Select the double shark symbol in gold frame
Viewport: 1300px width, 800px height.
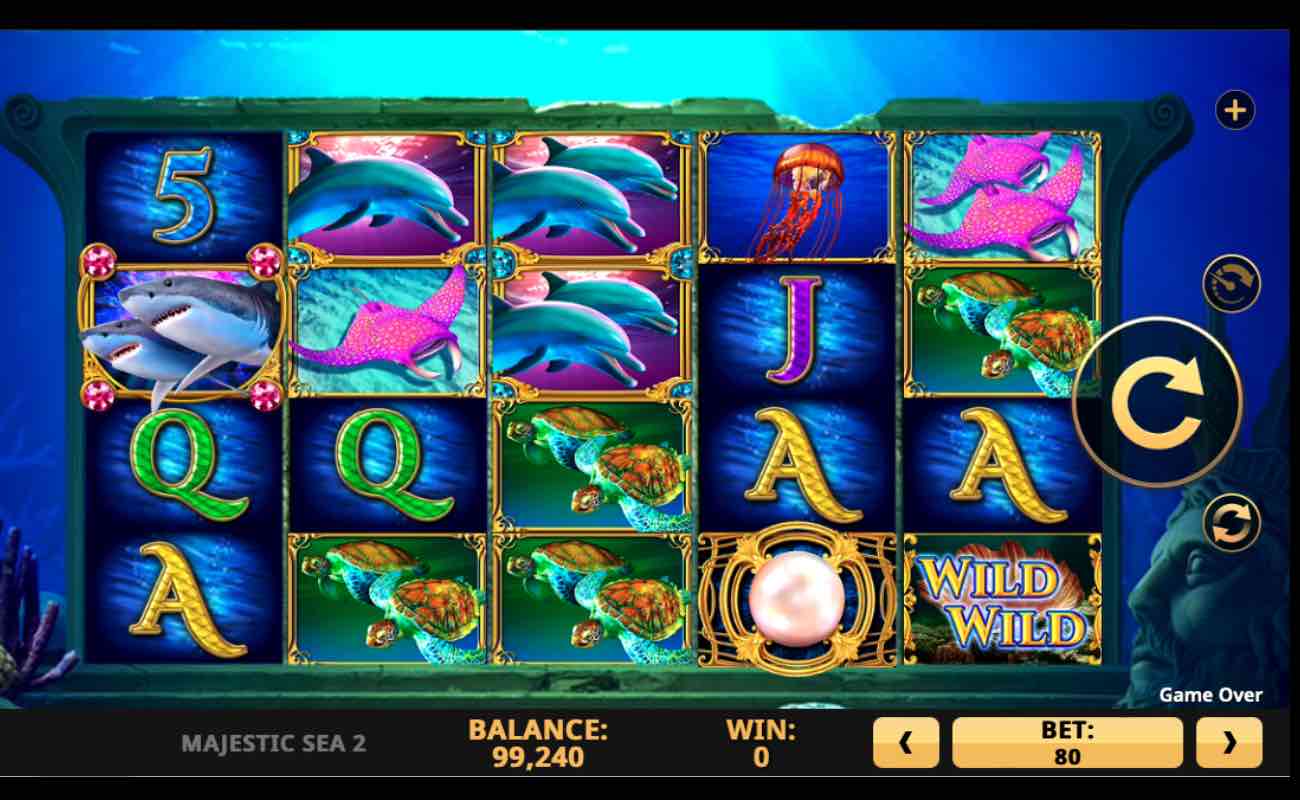click(178, 330)
